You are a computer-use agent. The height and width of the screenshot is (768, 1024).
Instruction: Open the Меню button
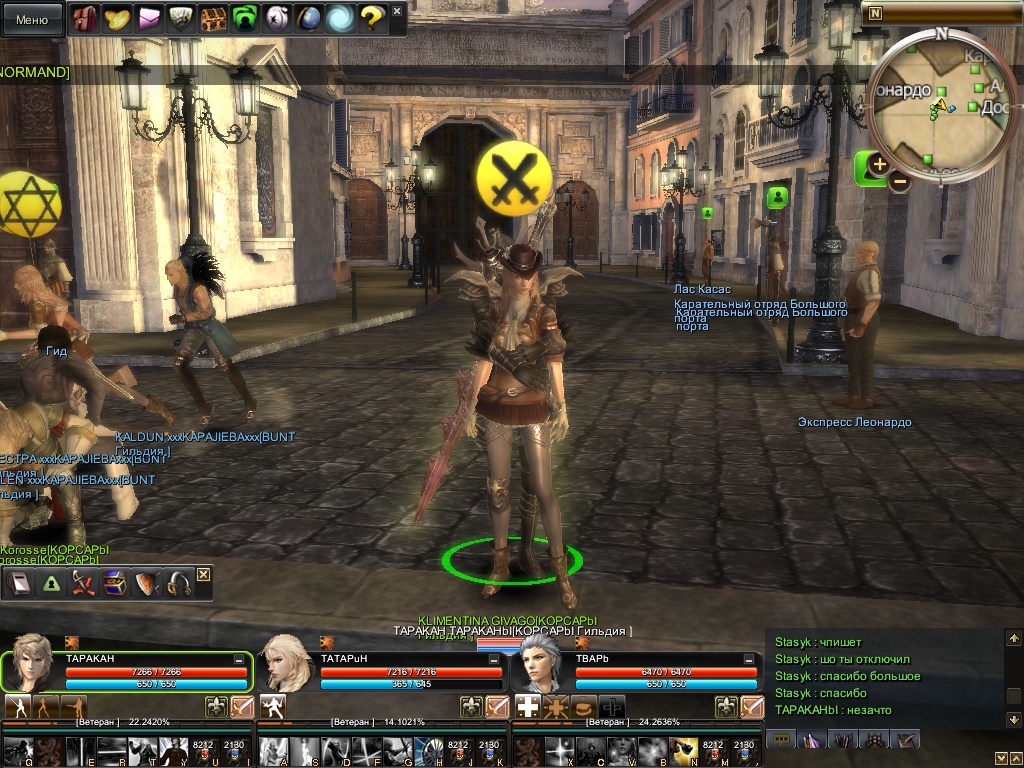point(32,19)
